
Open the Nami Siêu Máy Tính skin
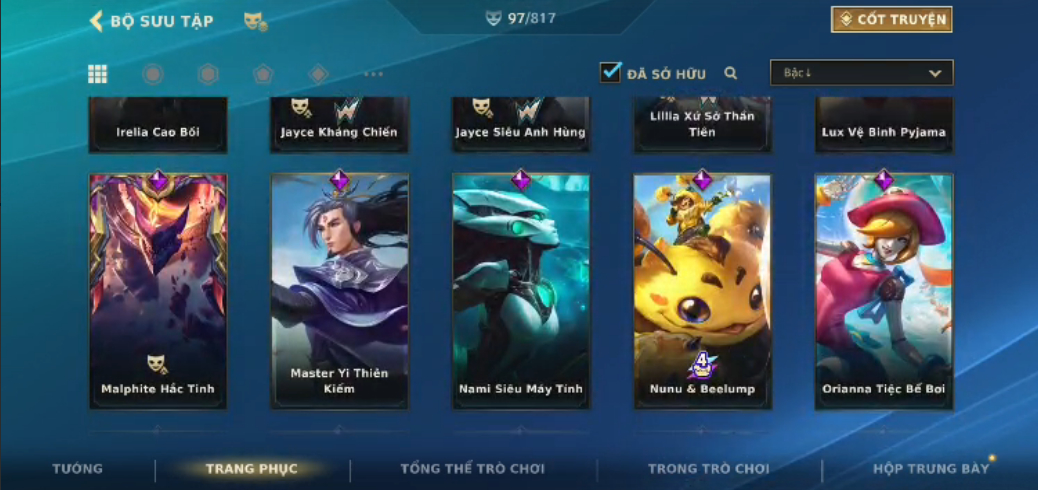pos(521,291)
